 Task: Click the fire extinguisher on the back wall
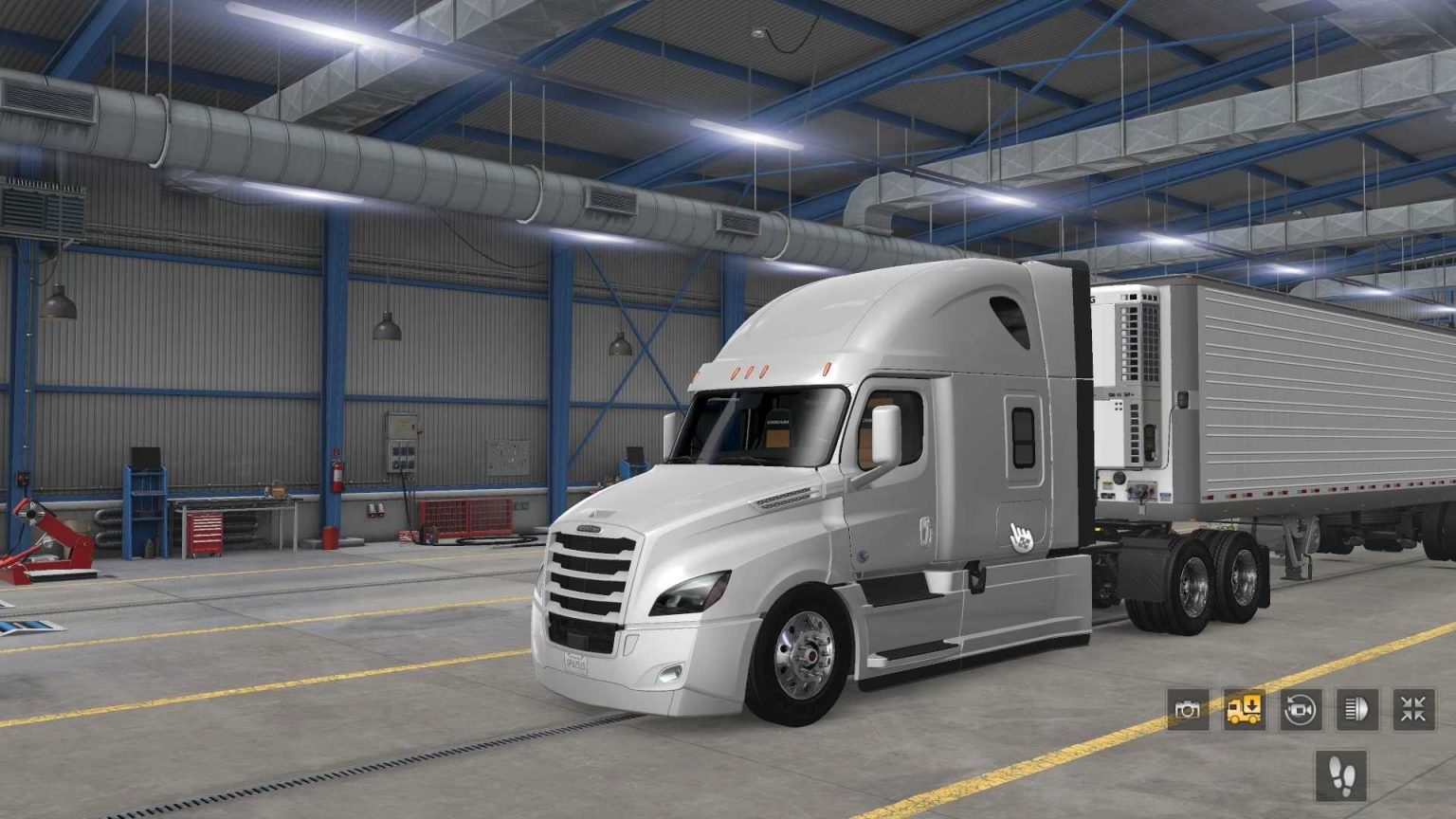tap(339, 476)
